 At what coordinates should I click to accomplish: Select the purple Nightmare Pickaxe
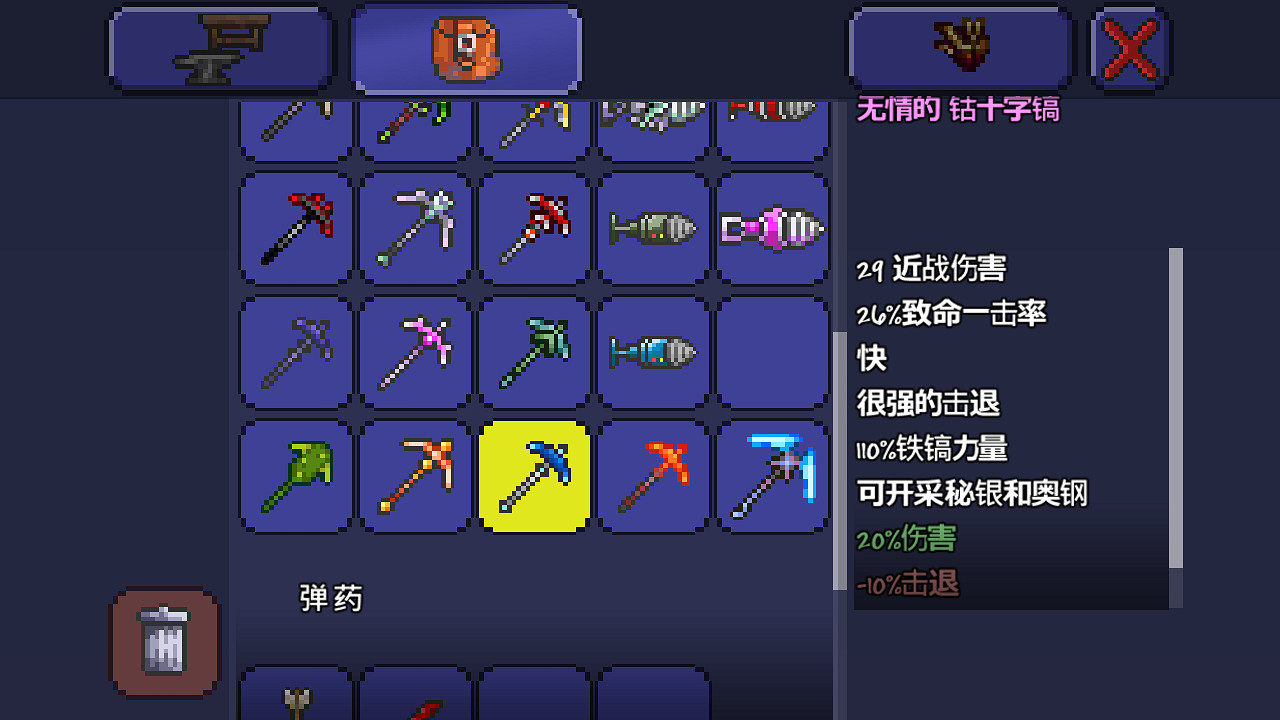point(295,352)
